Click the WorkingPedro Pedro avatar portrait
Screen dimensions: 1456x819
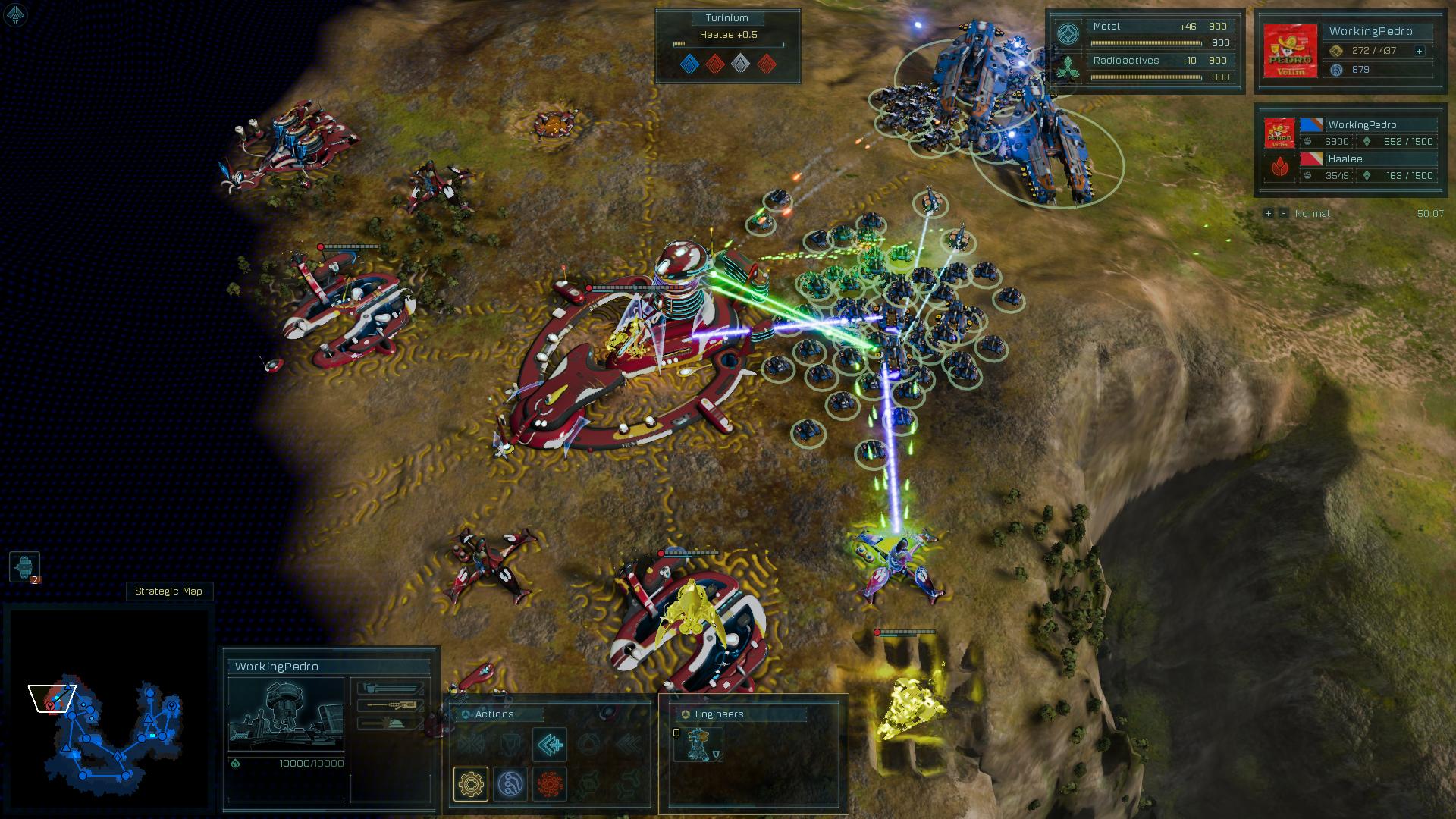point(1290,51)
